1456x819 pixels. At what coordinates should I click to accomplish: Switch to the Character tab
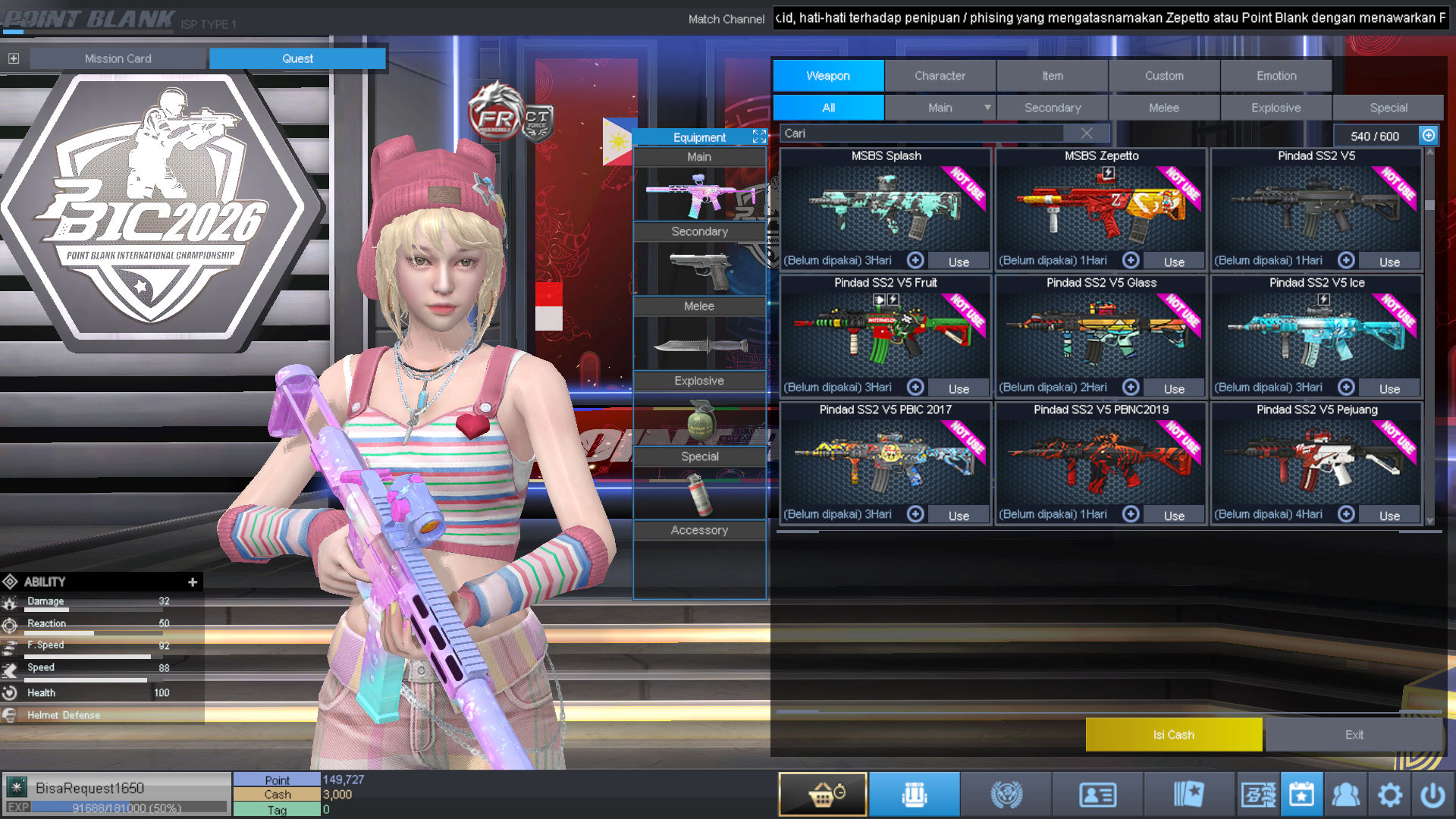(x=940, y=76)
